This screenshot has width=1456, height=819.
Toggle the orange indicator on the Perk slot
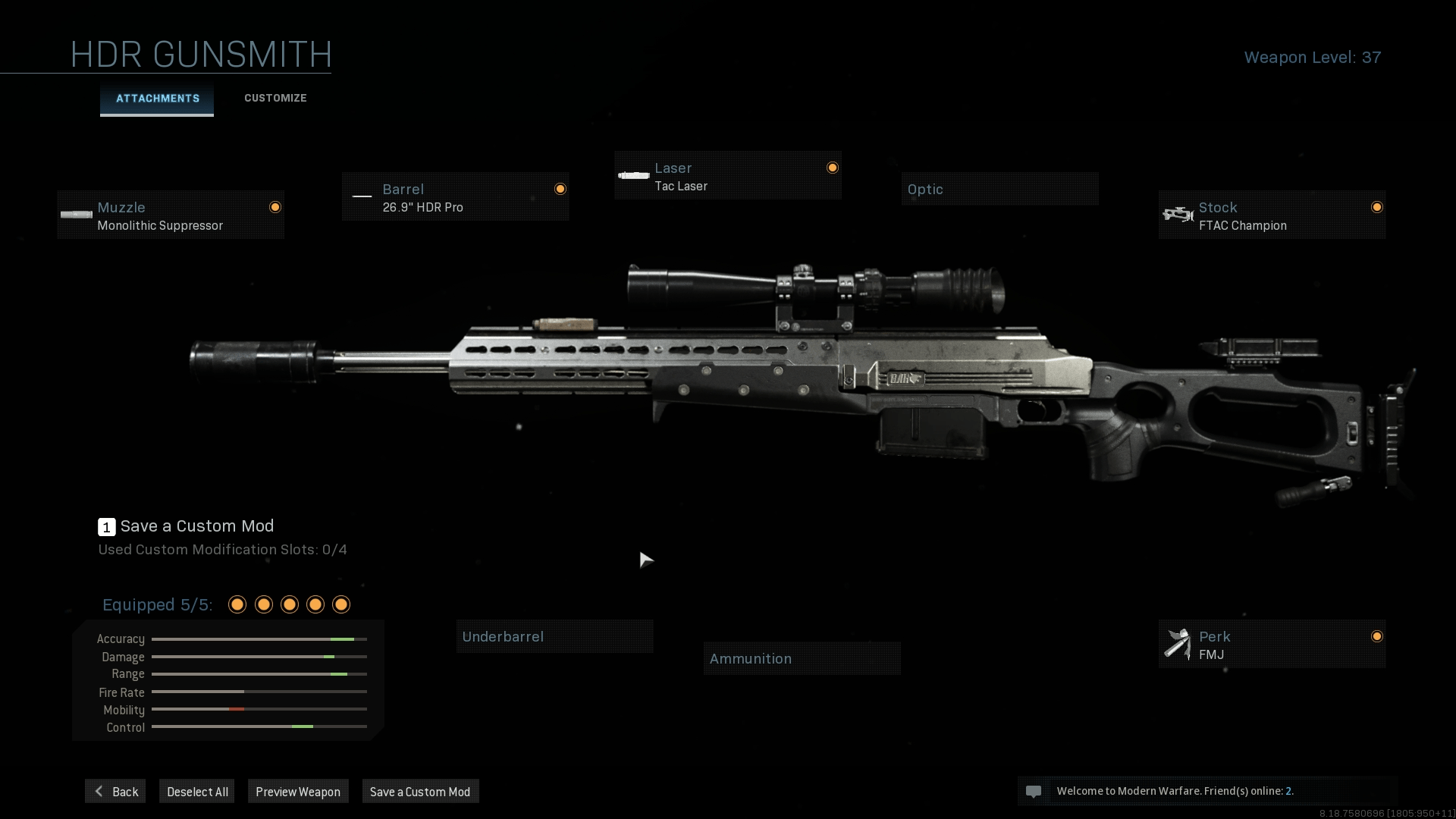point(1378,637)
